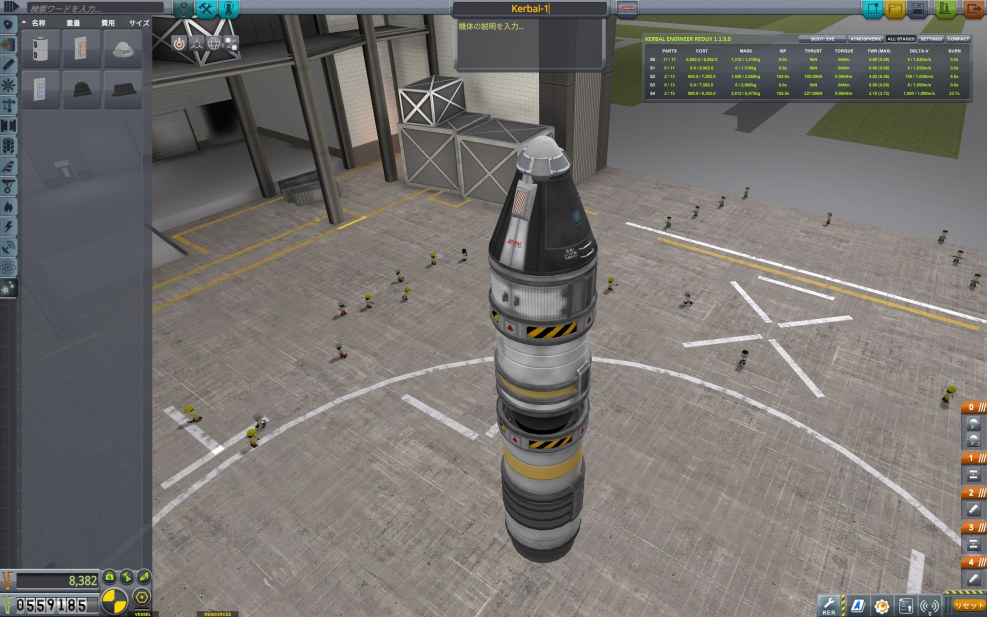Switch Kerbal Engineer to COMPACT view
The image size is (987, 617).
(959, 38)
